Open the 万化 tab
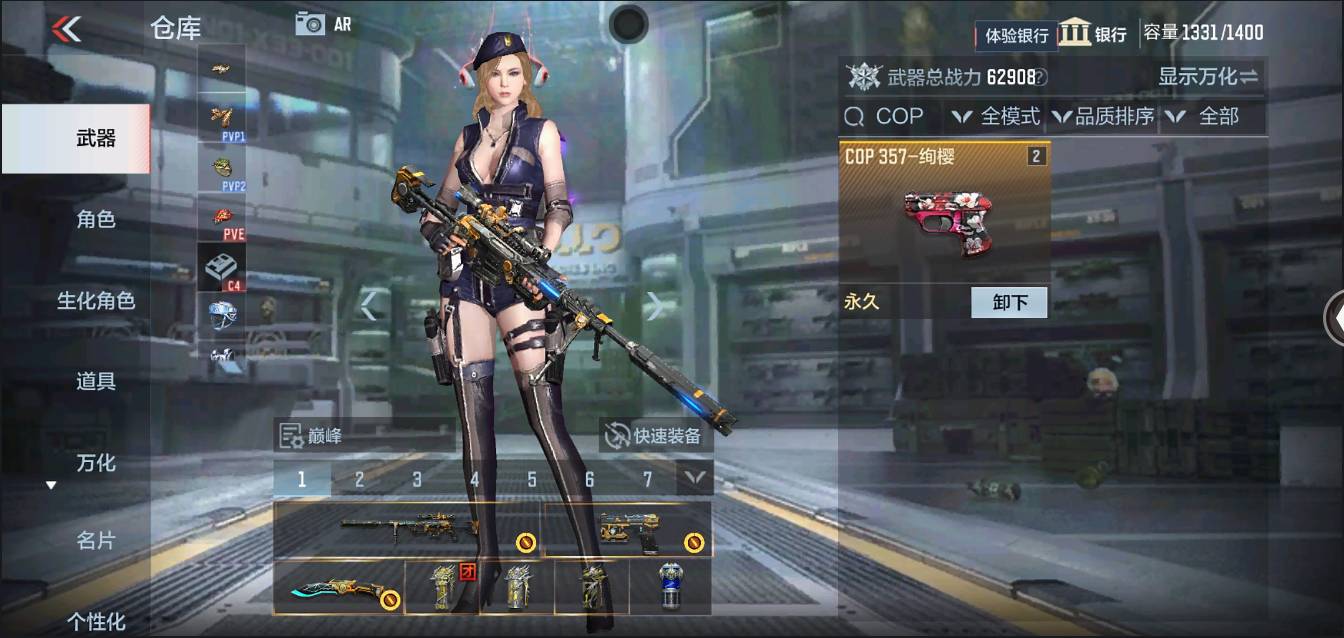 pyautogui.click(x=96, y=462)
